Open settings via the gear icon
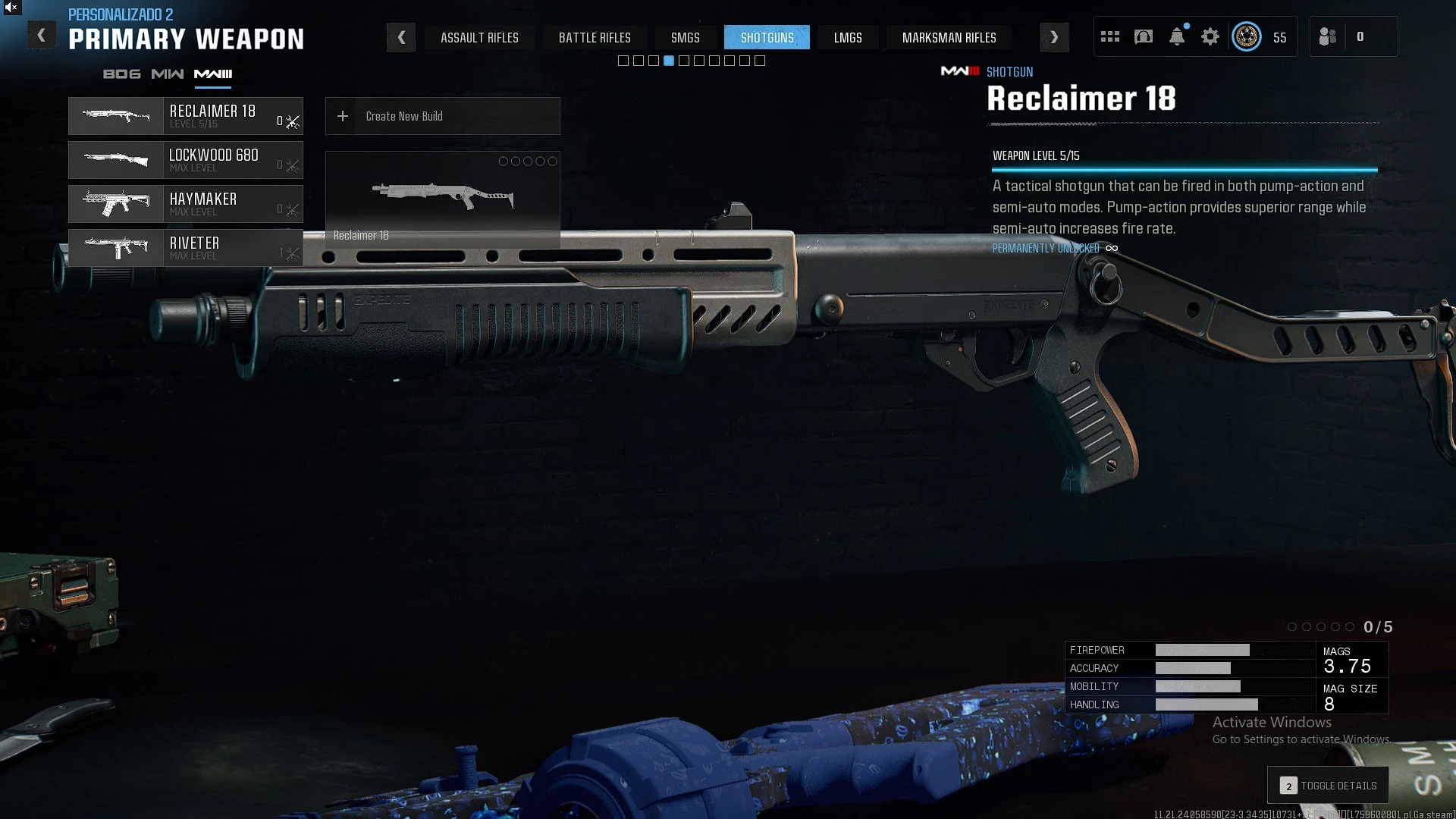This screenshot has width=1456, height=819. pos(1210,37)
